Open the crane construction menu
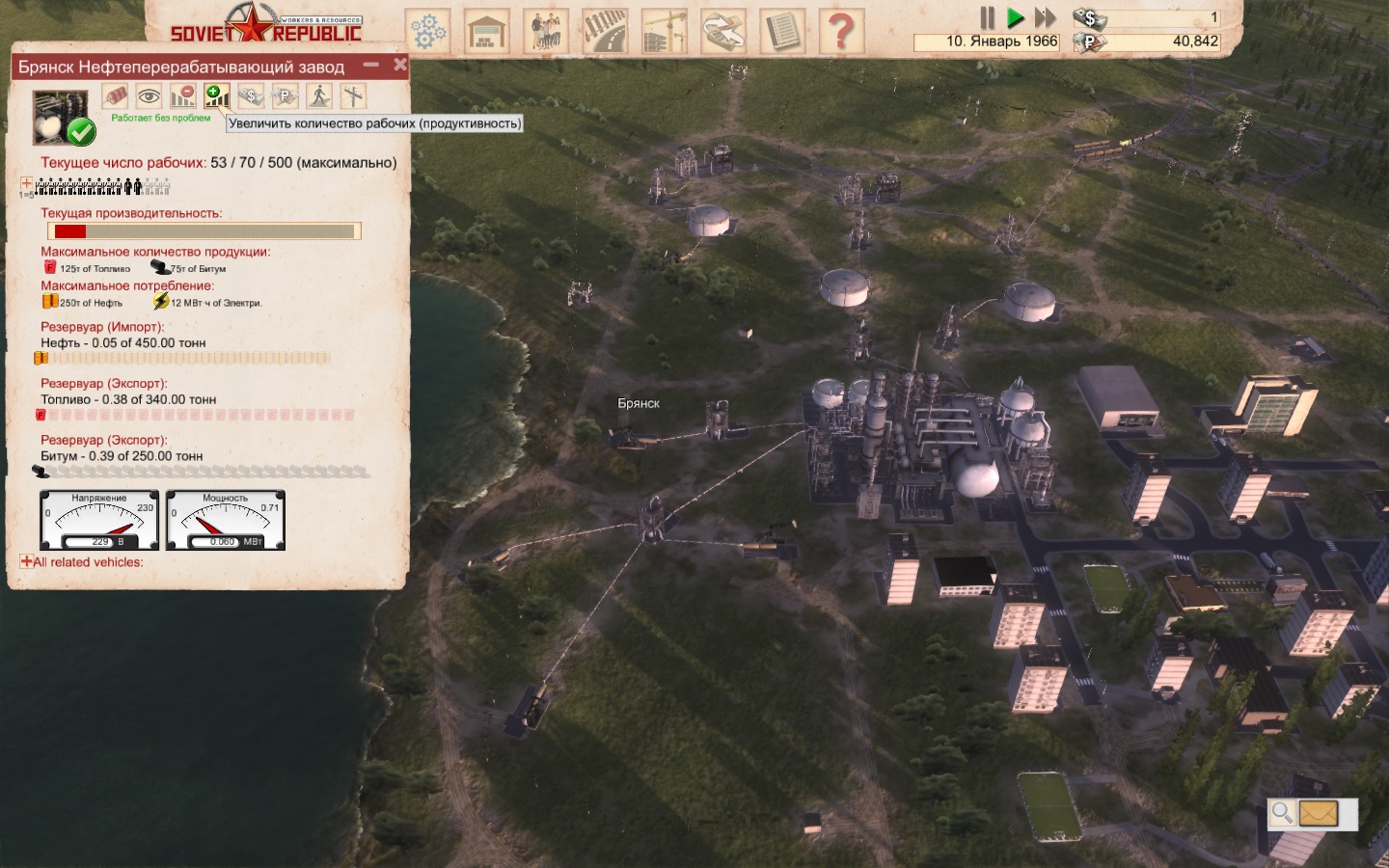Image resolution: width=1389 pixels, height=868 pixels. pos(664,32)
